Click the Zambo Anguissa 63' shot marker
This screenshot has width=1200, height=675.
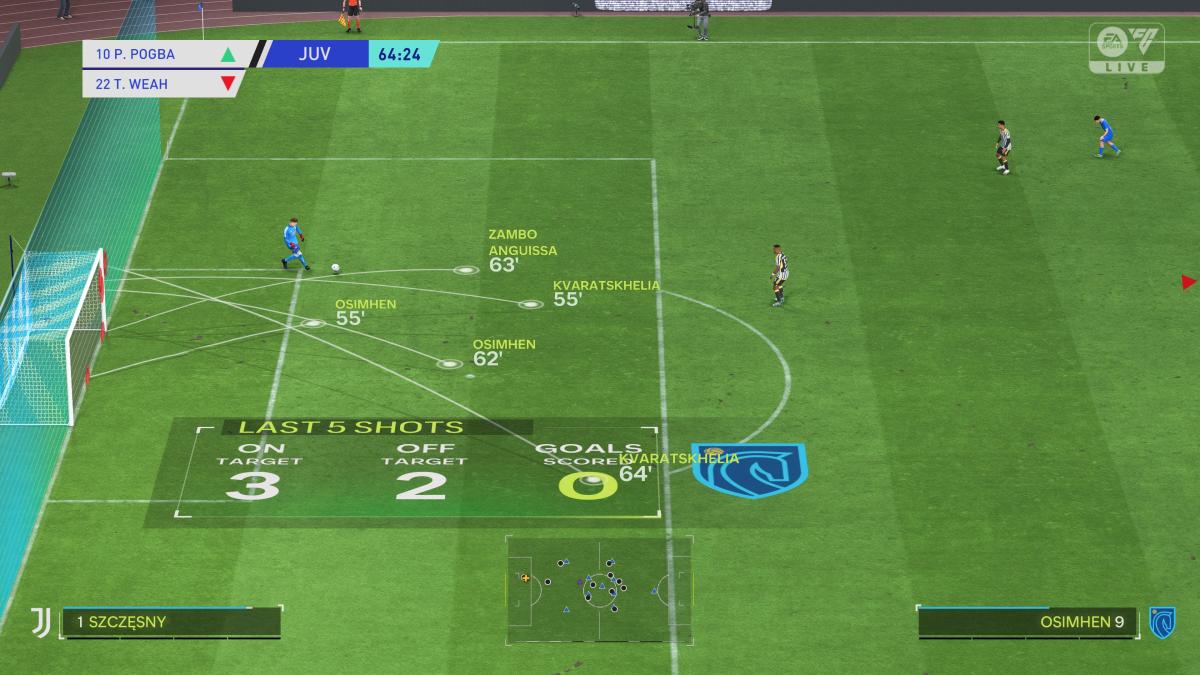[465, 269]
